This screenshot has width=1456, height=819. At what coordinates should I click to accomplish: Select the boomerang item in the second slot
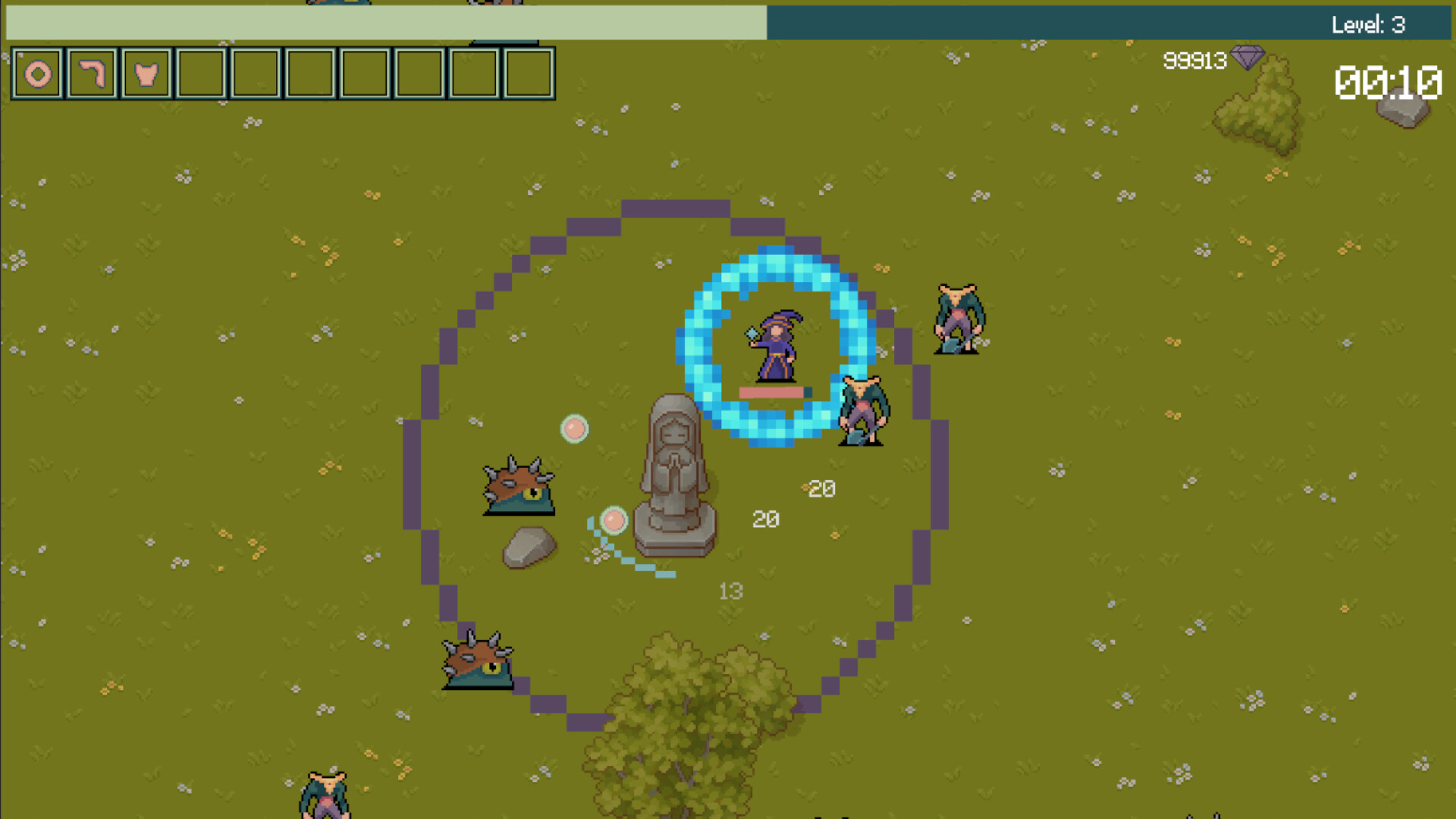pyautogui.click(x=92, y=73)
